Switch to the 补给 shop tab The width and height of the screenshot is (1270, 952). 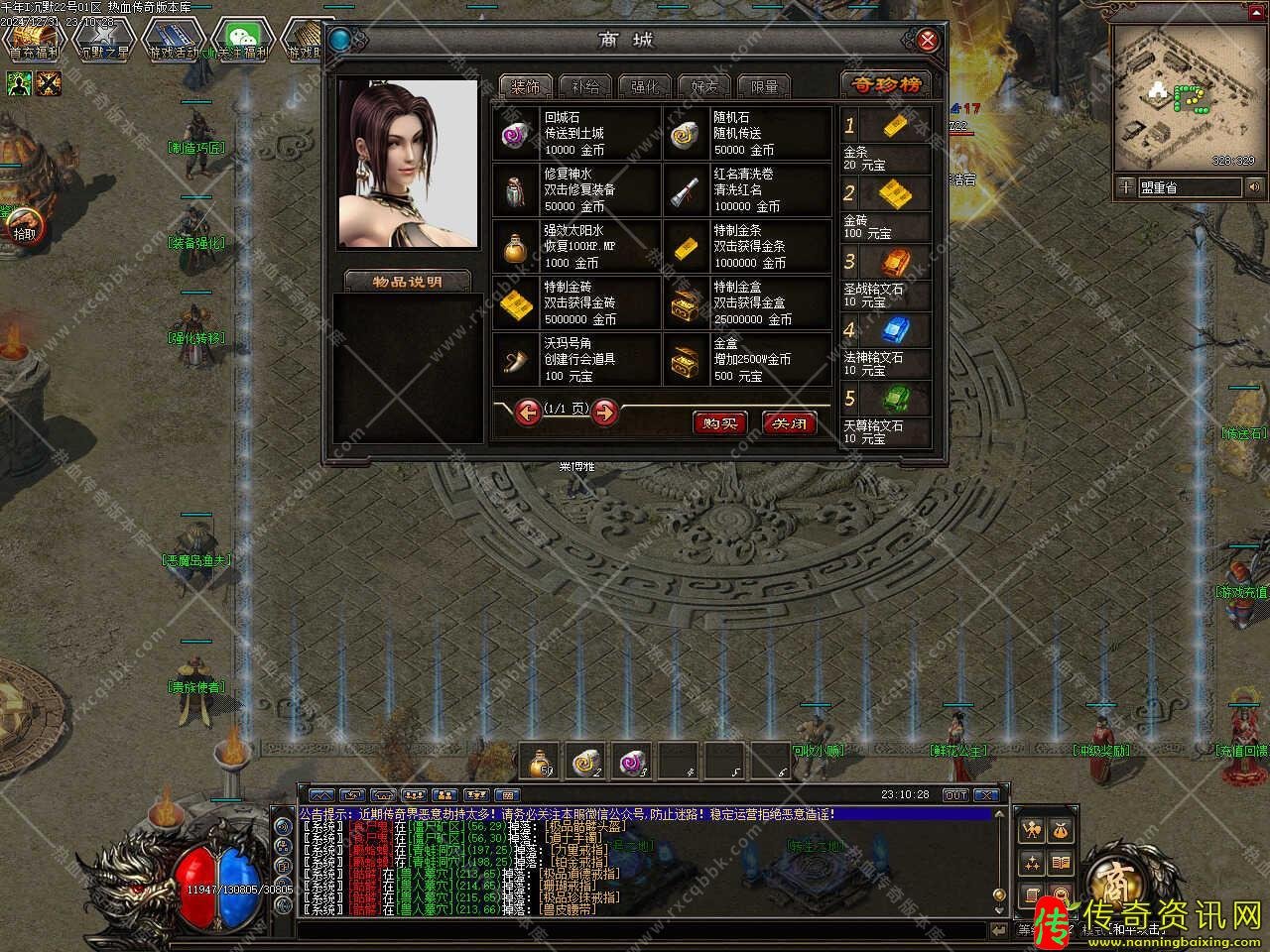(x=585, y=86)
